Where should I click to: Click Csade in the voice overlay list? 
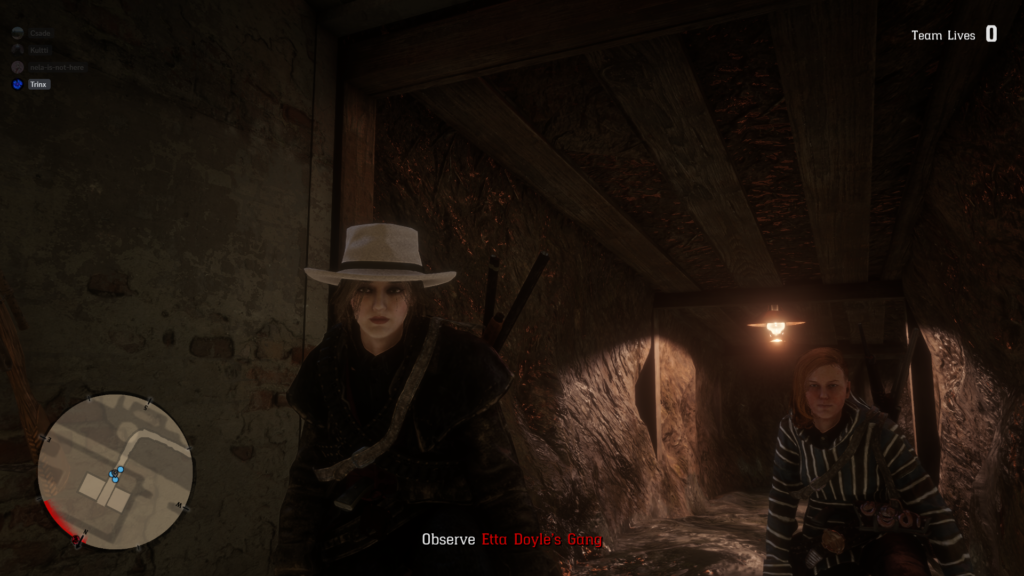tap(39, 33)
